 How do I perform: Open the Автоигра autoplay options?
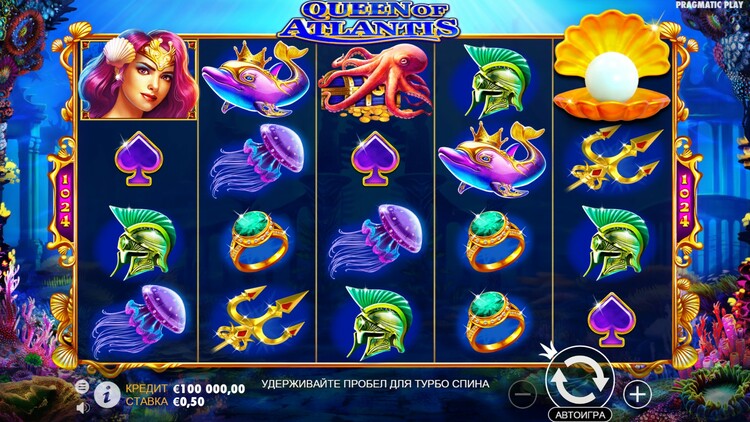tap(579, 413)
